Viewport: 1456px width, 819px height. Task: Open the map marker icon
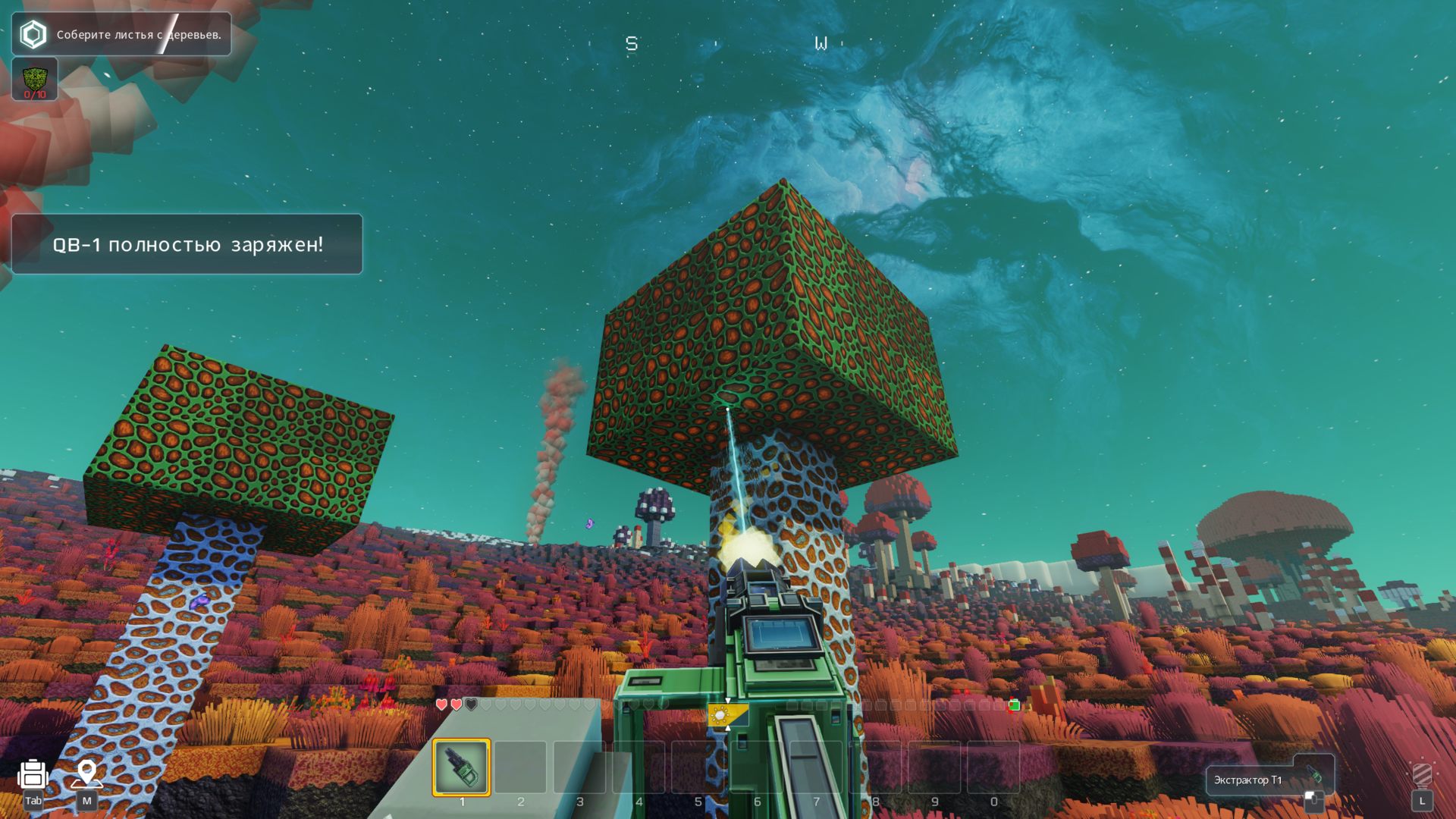86,773
